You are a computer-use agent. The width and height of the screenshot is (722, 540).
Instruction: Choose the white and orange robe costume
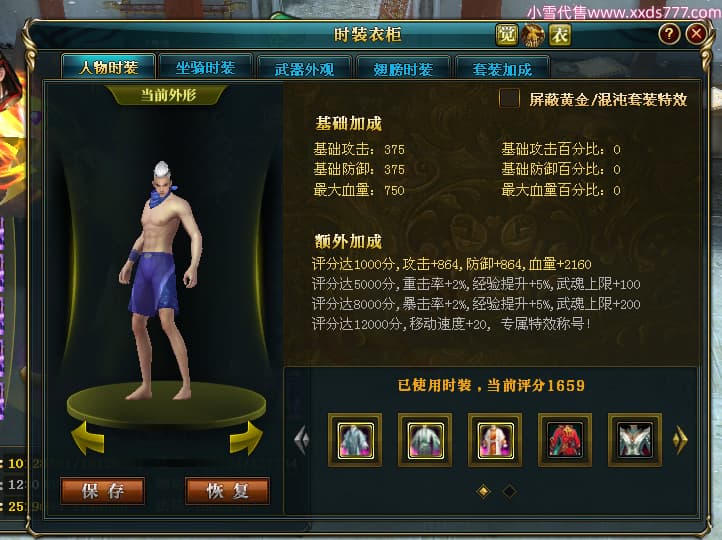pos(495,440)
